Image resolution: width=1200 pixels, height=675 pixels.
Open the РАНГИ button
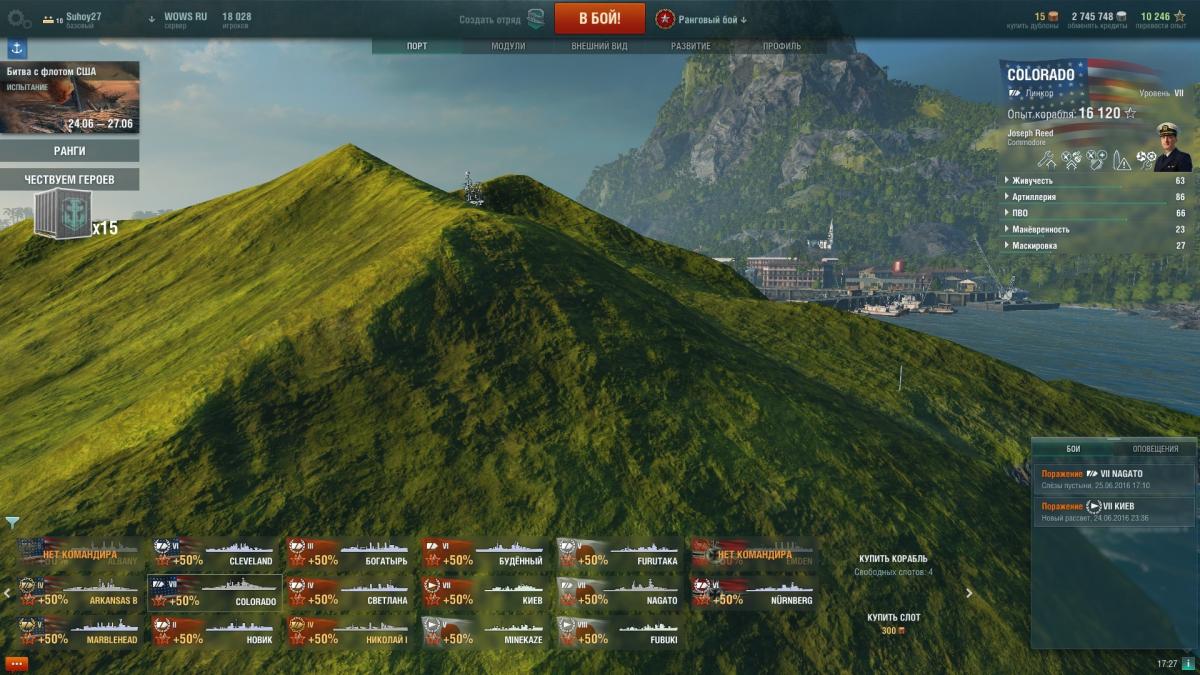point(69,151)
